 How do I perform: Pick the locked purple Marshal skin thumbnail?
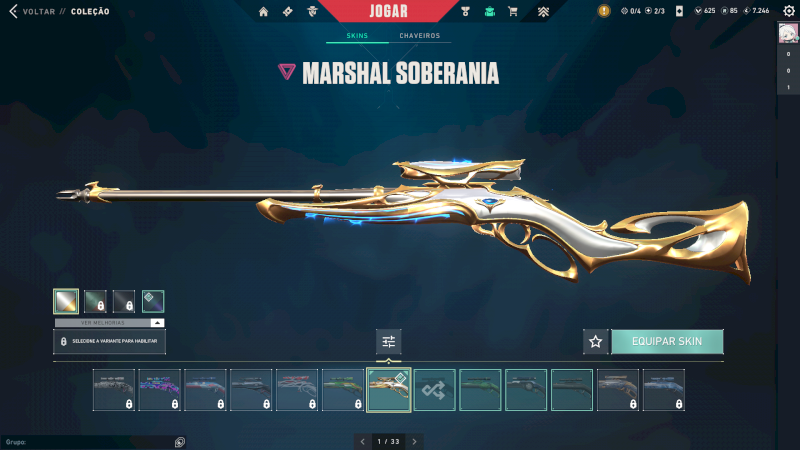click(x=160, y=390)
